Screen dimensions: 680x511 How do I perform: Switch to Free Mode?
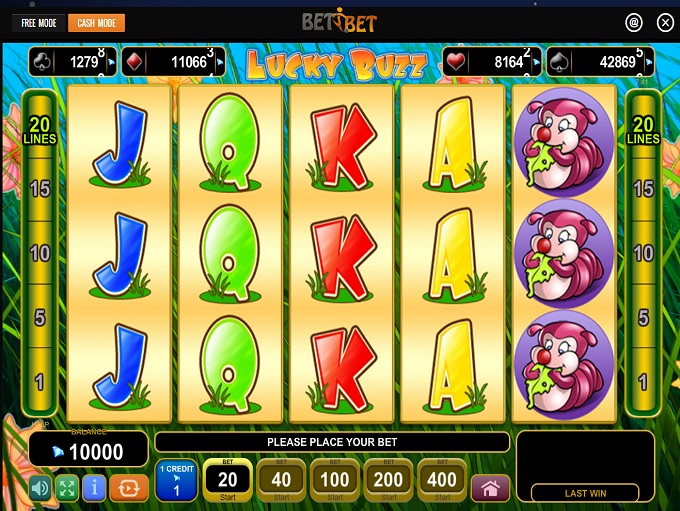pyautogui.click(x=39, y=23)
